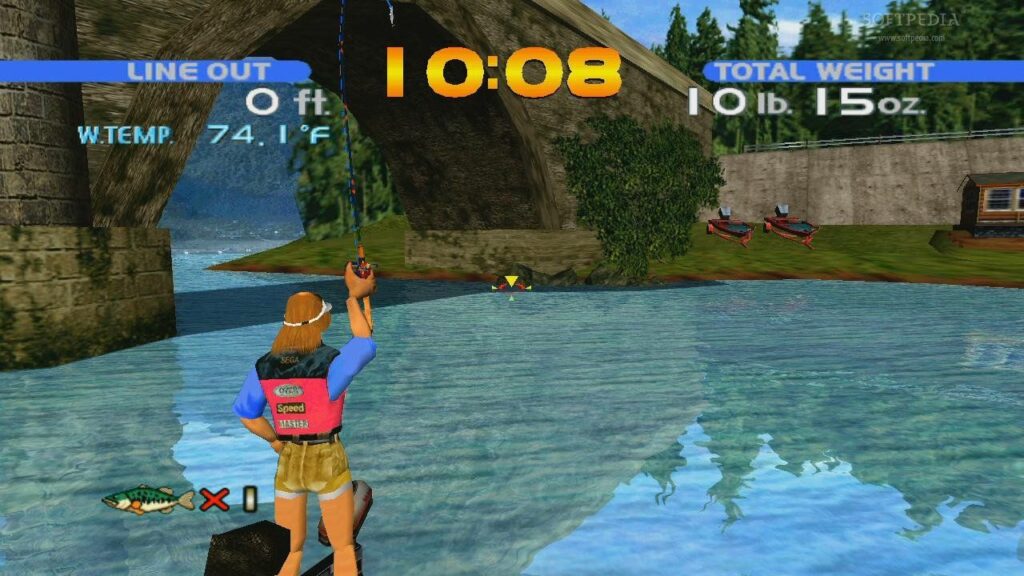Select the yellow casting target marker
Viewport: 1024px width, 576px height.
[x=511, y=283]
